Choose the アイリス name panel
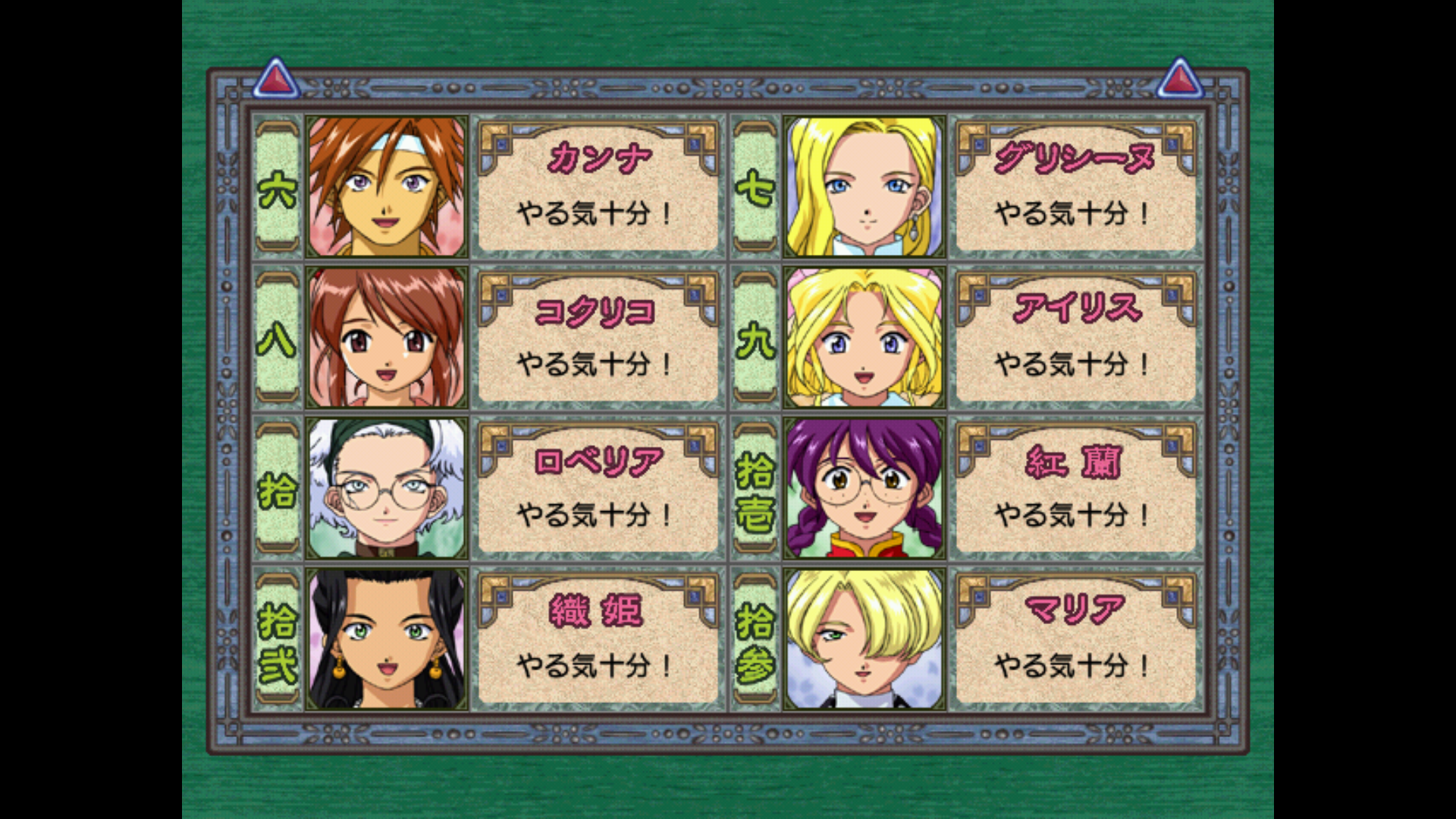1456x819 pixels. click(x=1075, y=337)
